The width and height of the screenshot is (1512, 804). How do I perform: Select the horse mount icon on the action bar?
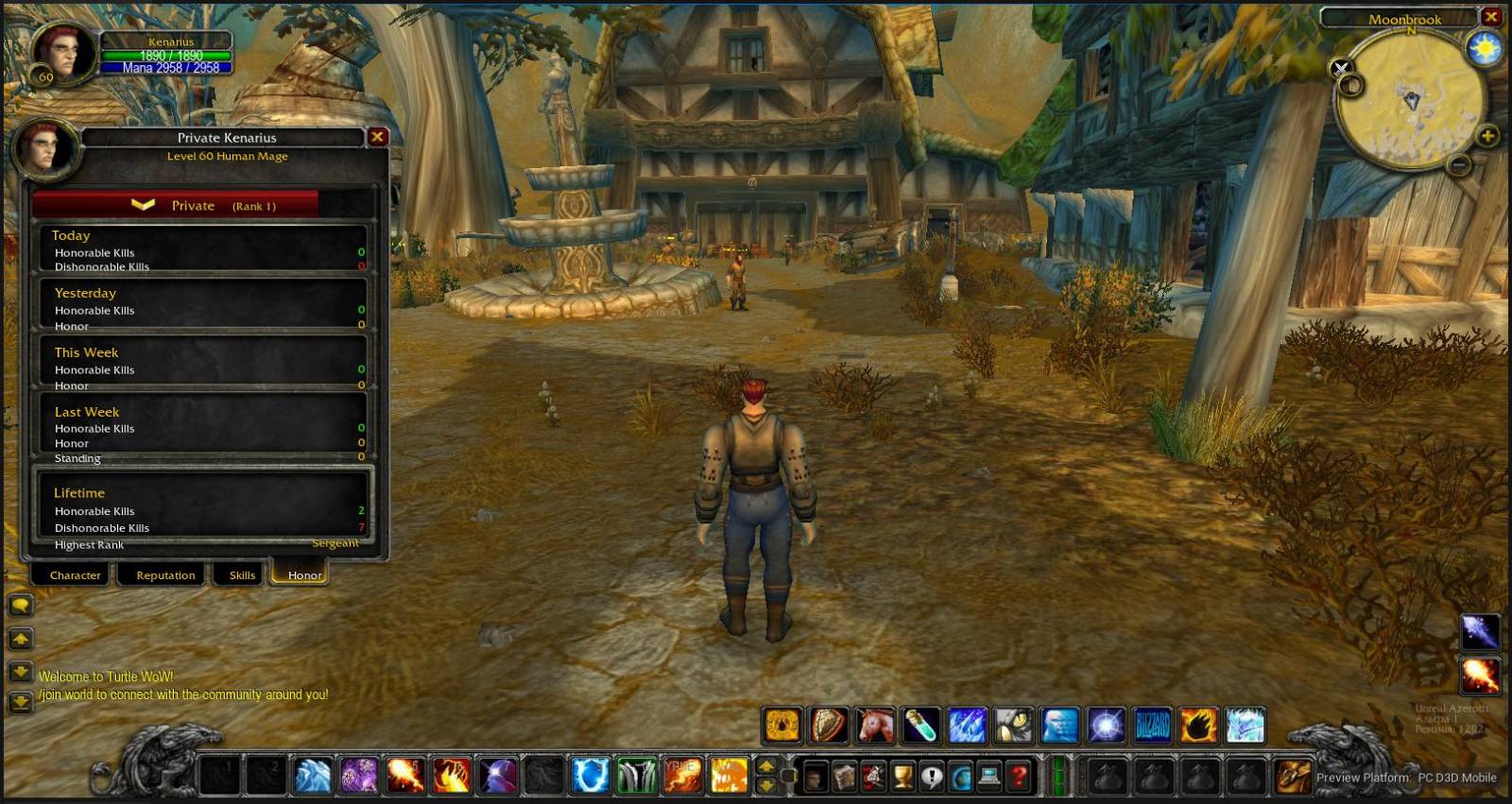point(874,726)
